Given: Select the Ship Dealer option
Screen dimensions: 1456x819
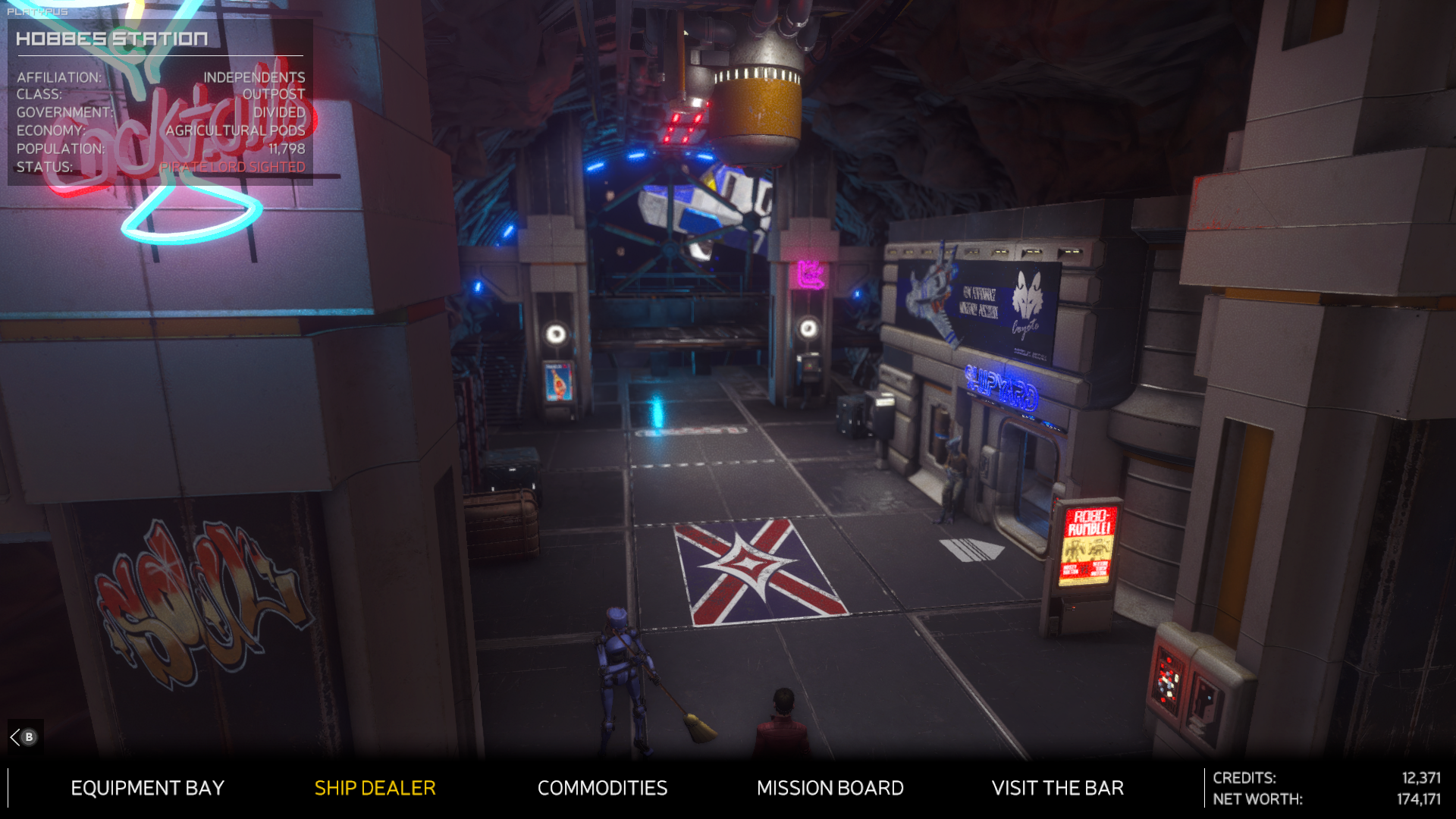Looking at the screenshot, I should pos(375,788).
